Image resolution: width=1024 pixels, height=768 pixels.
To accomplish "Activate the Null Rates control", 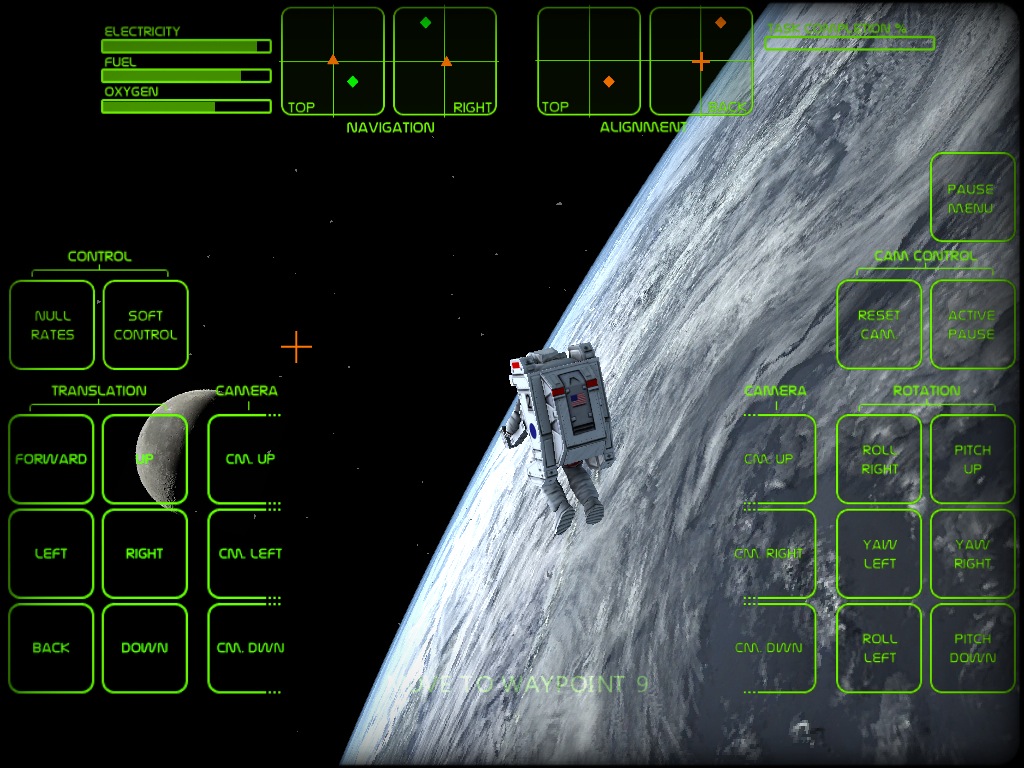I will (x=52, y=325).
